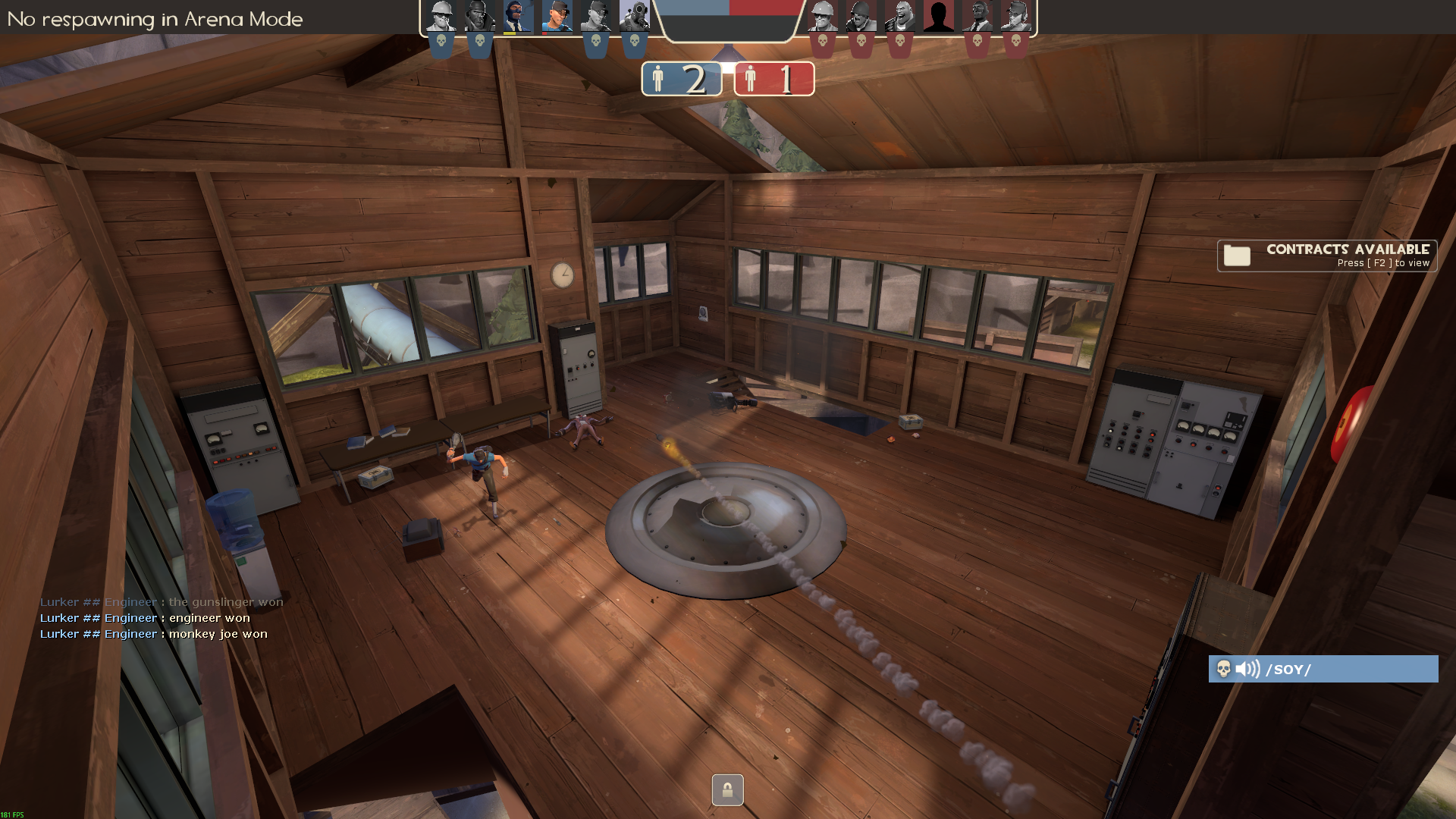This screenshot has height=819, width=1456.
Task: Select the RED Heavy portrait
Action: [x=900, y=17]
